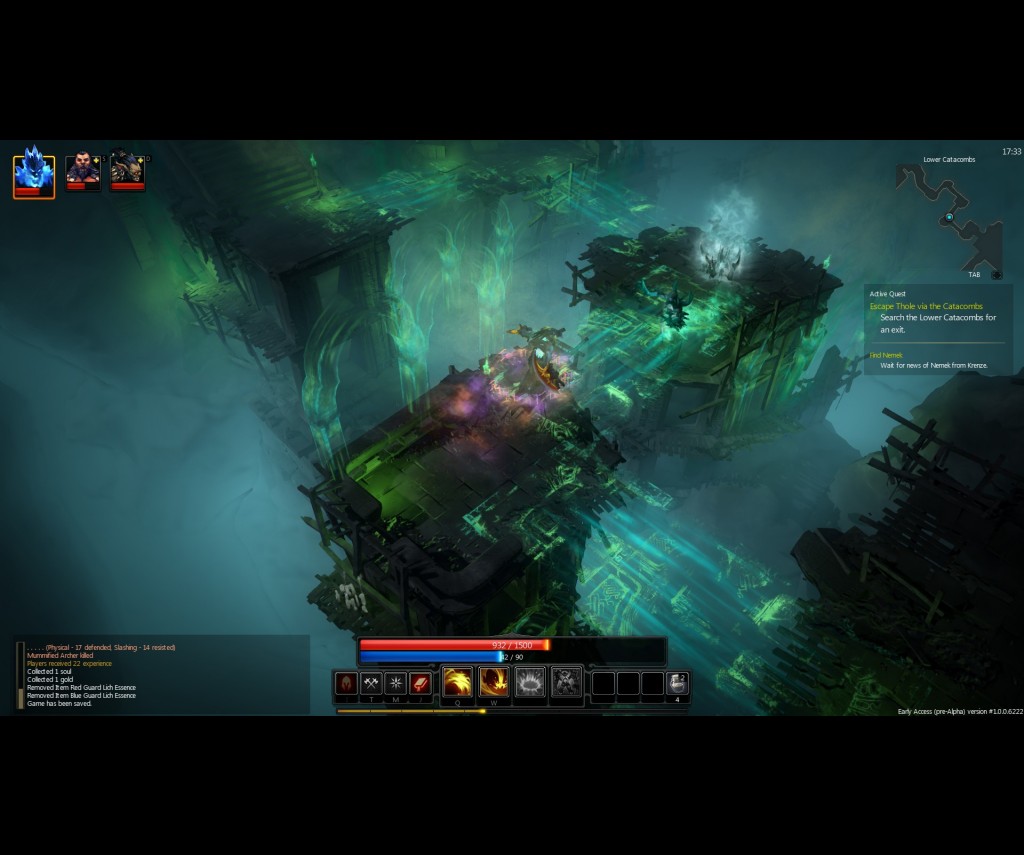Viewport: 1024px width, 855px height.
Task: Activate the grey armored figure ability
Action: point(566,682)
